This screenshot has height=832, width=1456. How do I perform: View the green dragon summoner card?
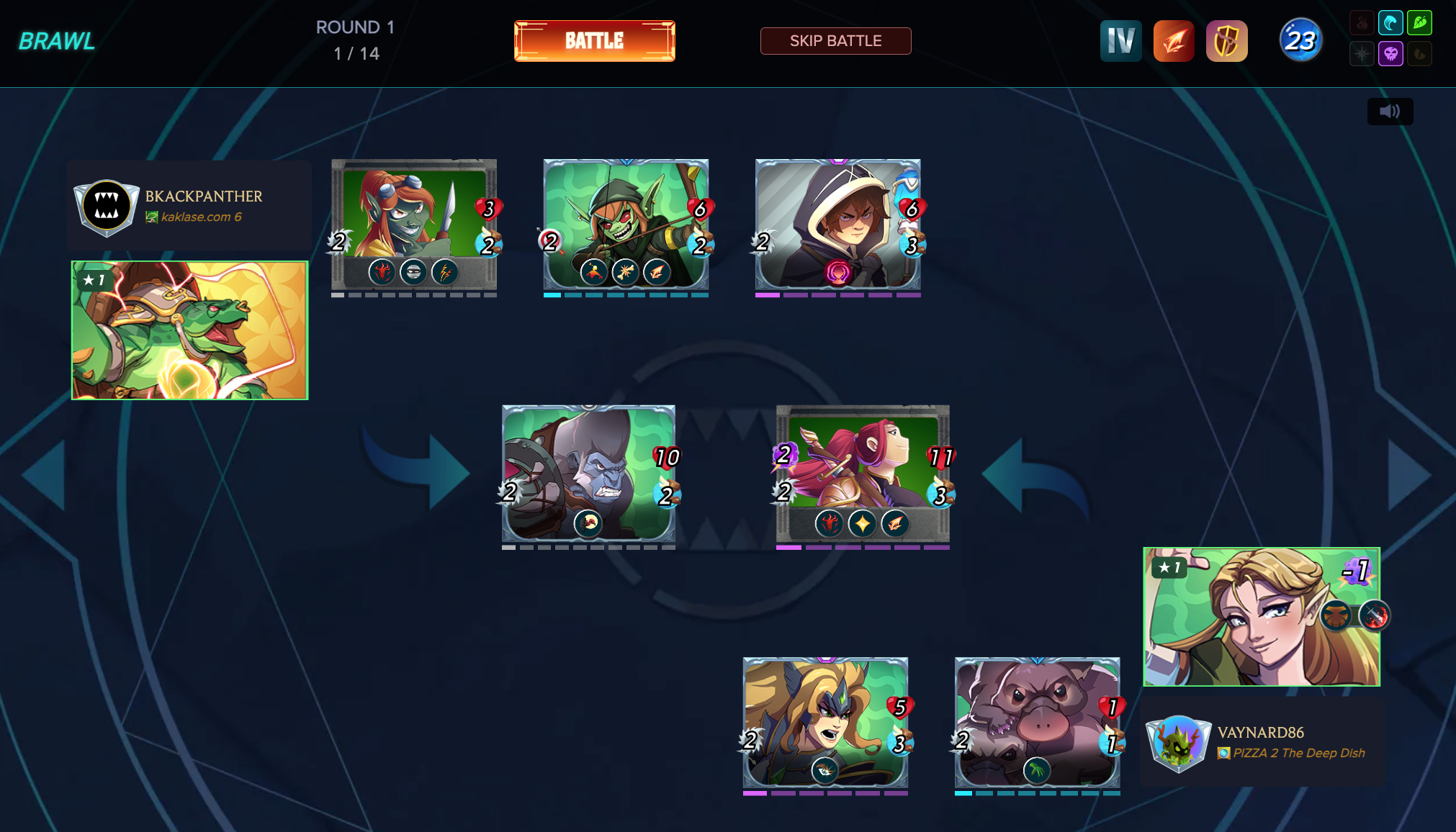(189, 330)
